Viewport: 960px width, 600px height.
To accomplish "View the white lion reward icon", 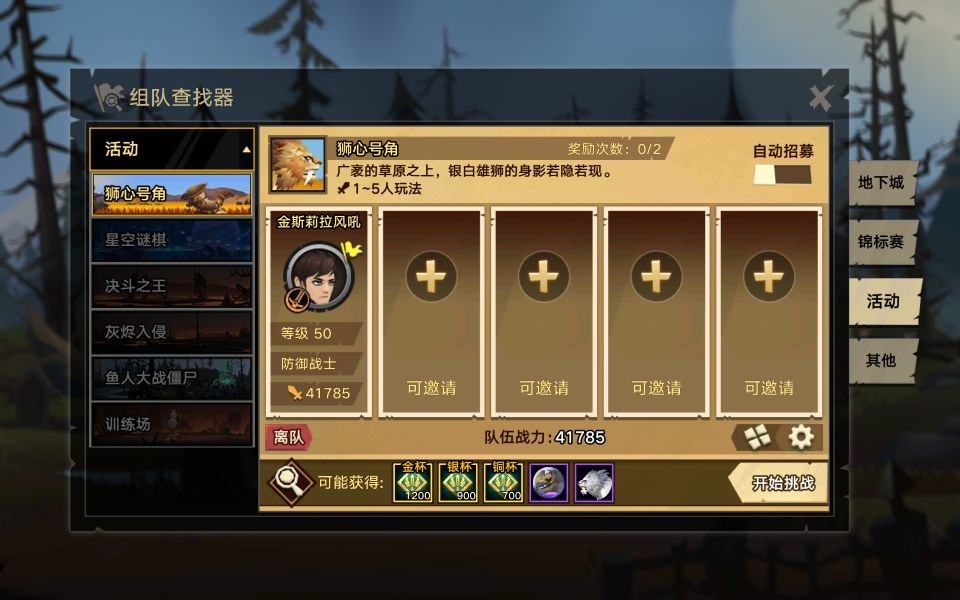I will tap(594, 483).
